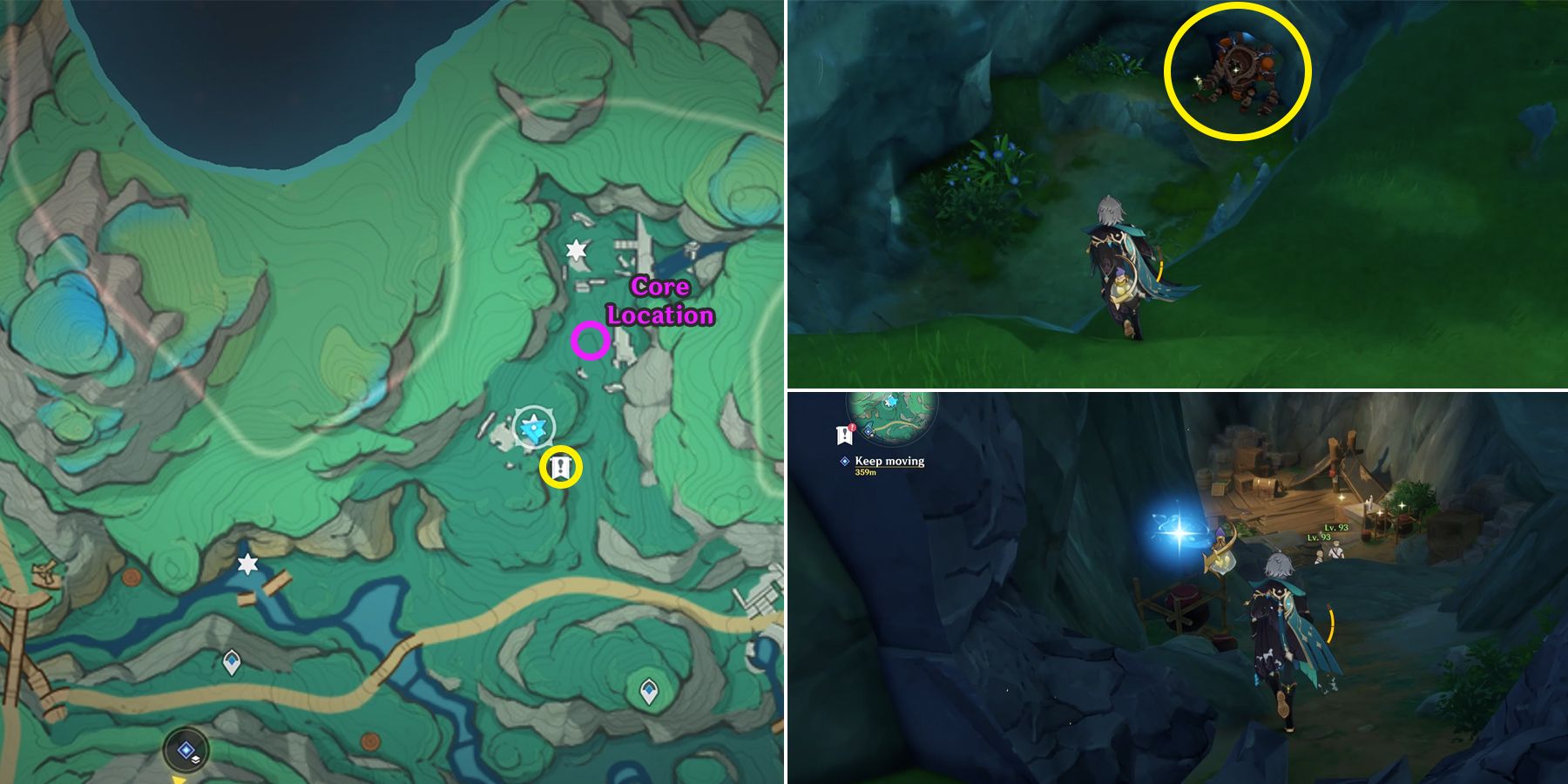The image size is (1568, 784).
Task: Click the 359m distance readout
Action: tap(865, 472)
